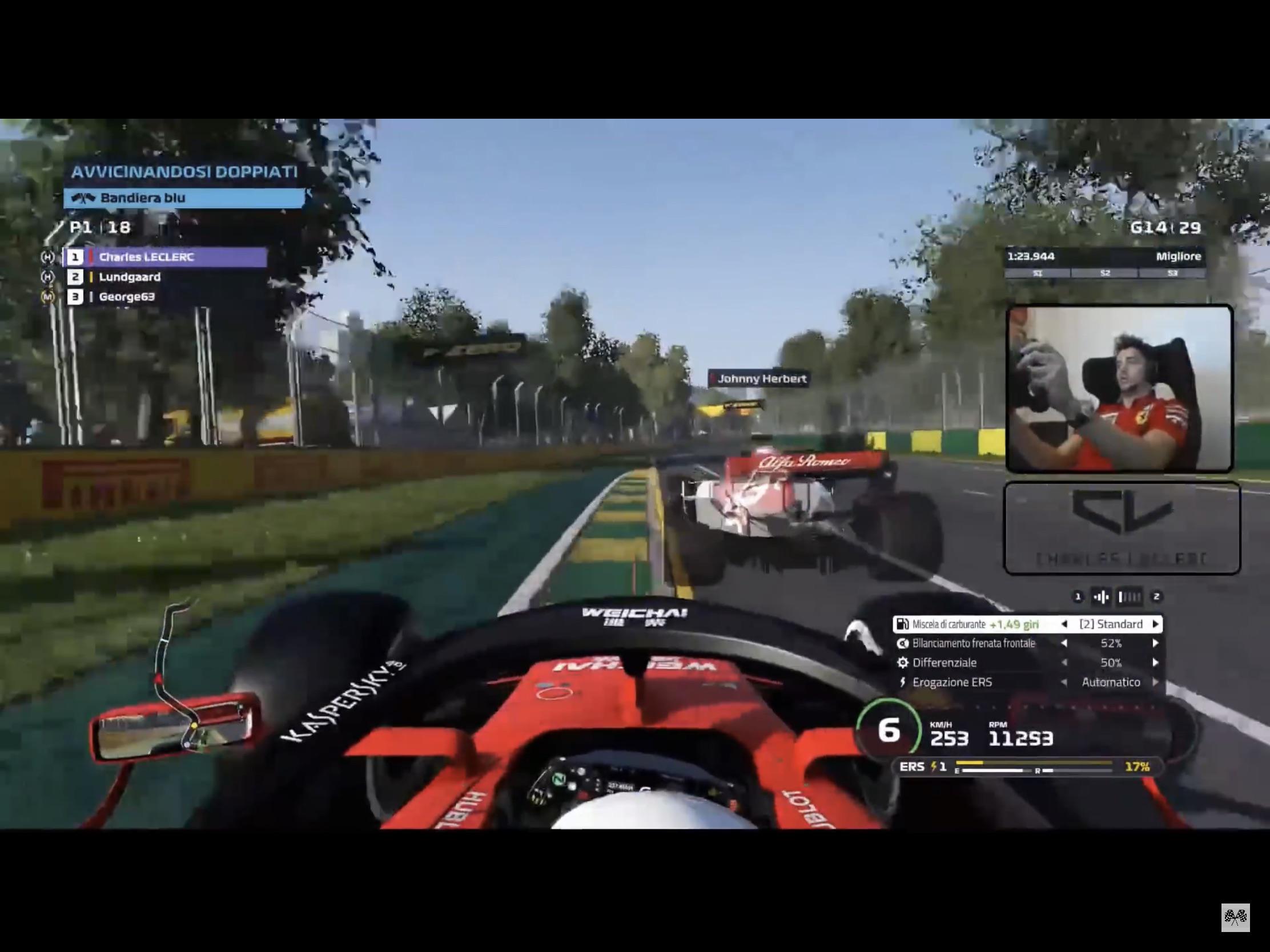Switch Erogazione ERS to next mode

tap(1156, 682)
